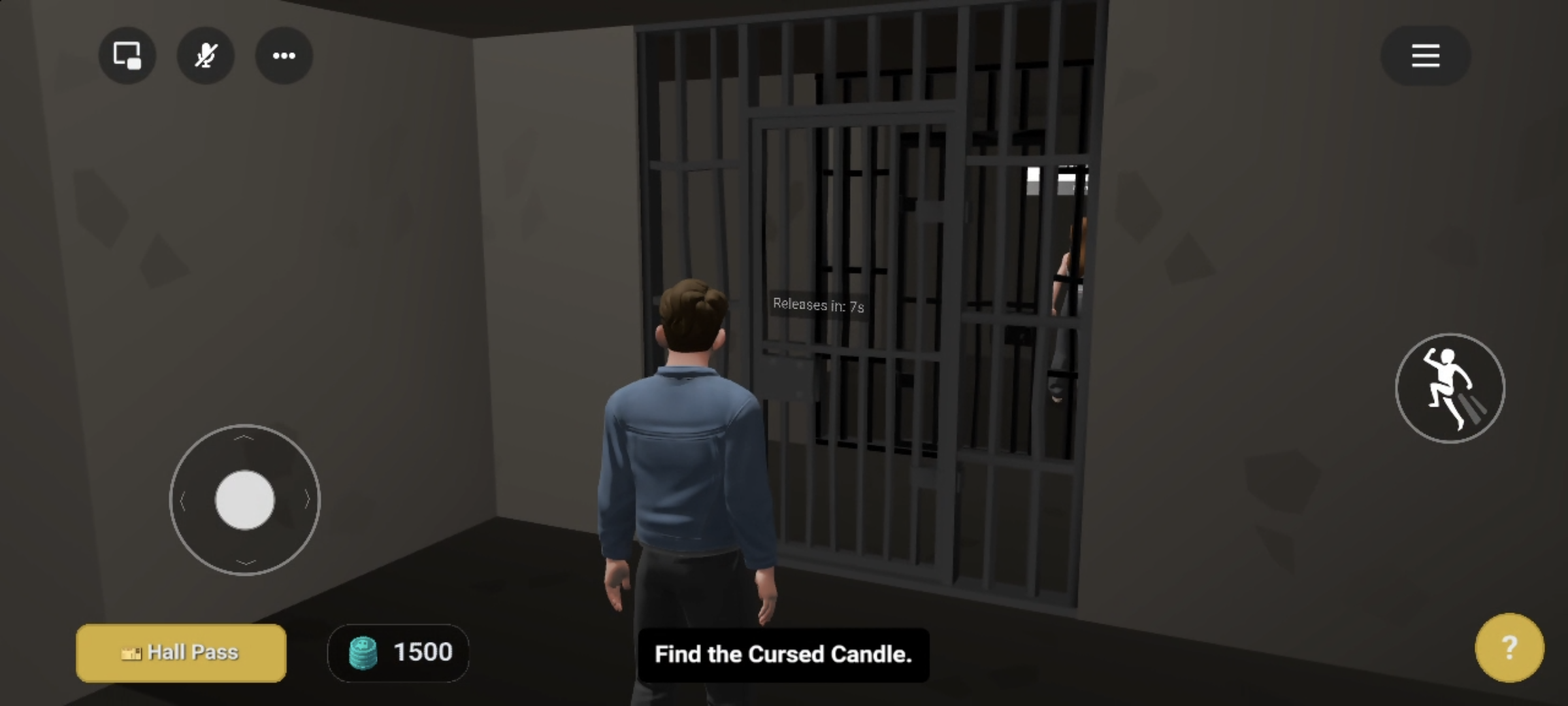Tap the right chevron beside the joystick
The image size is (1568, 706).
(x=307, y=499)
